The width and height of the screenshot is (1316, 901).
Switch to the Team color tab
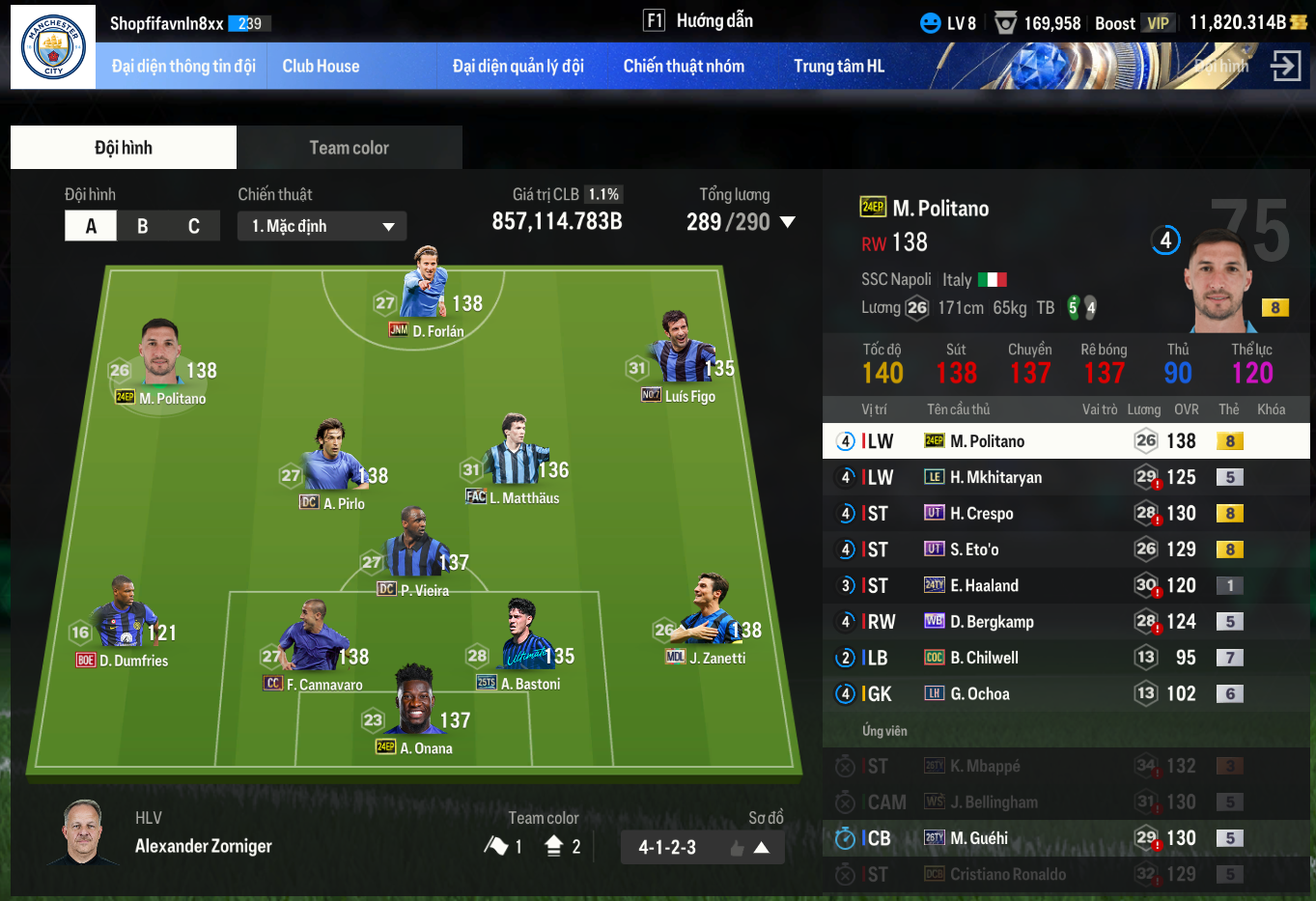click(x=349, y=148)
